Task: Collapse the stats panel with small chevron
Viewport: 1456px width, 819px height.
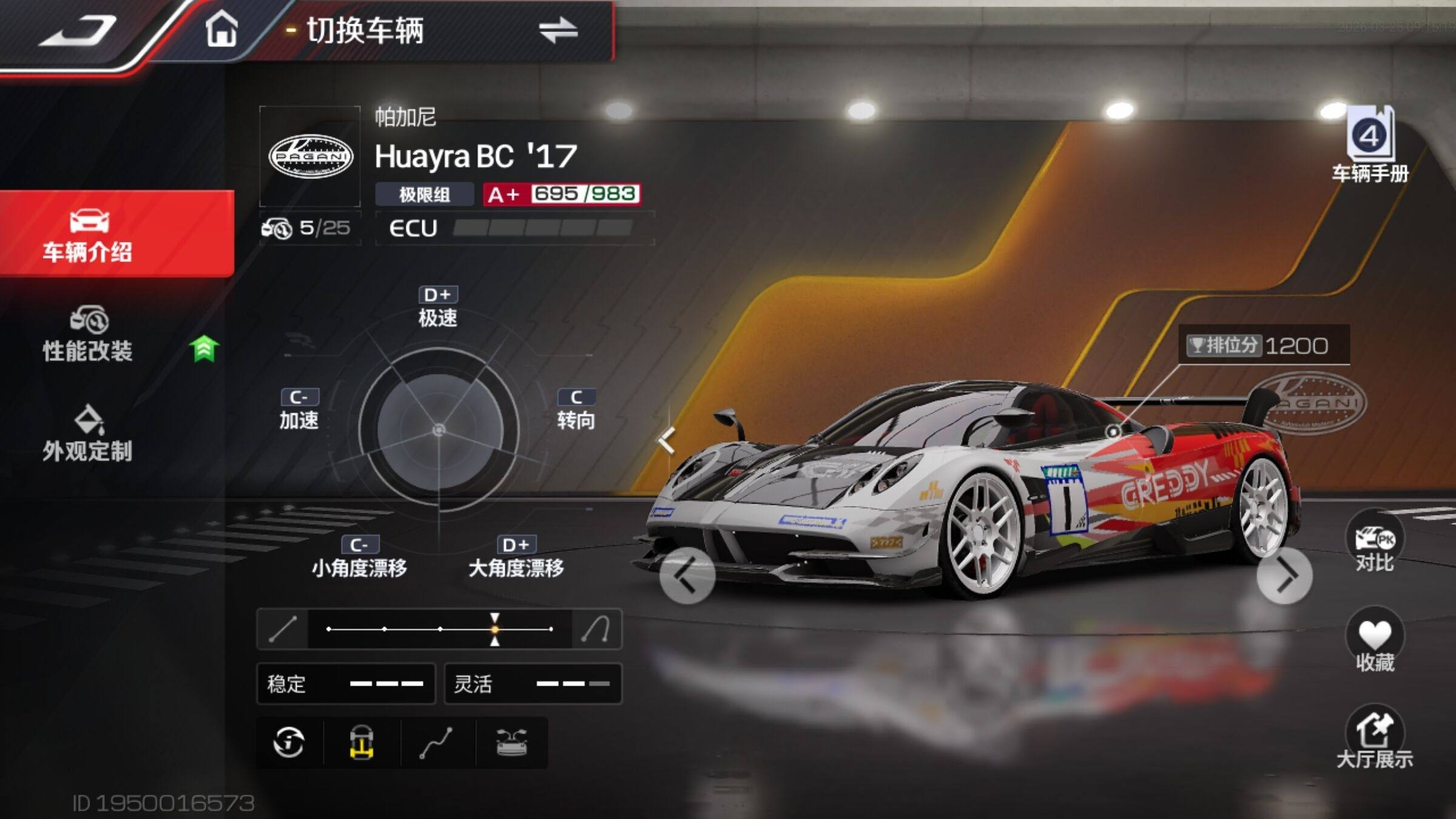Action: pyautogui.click(x=667, y=440)
